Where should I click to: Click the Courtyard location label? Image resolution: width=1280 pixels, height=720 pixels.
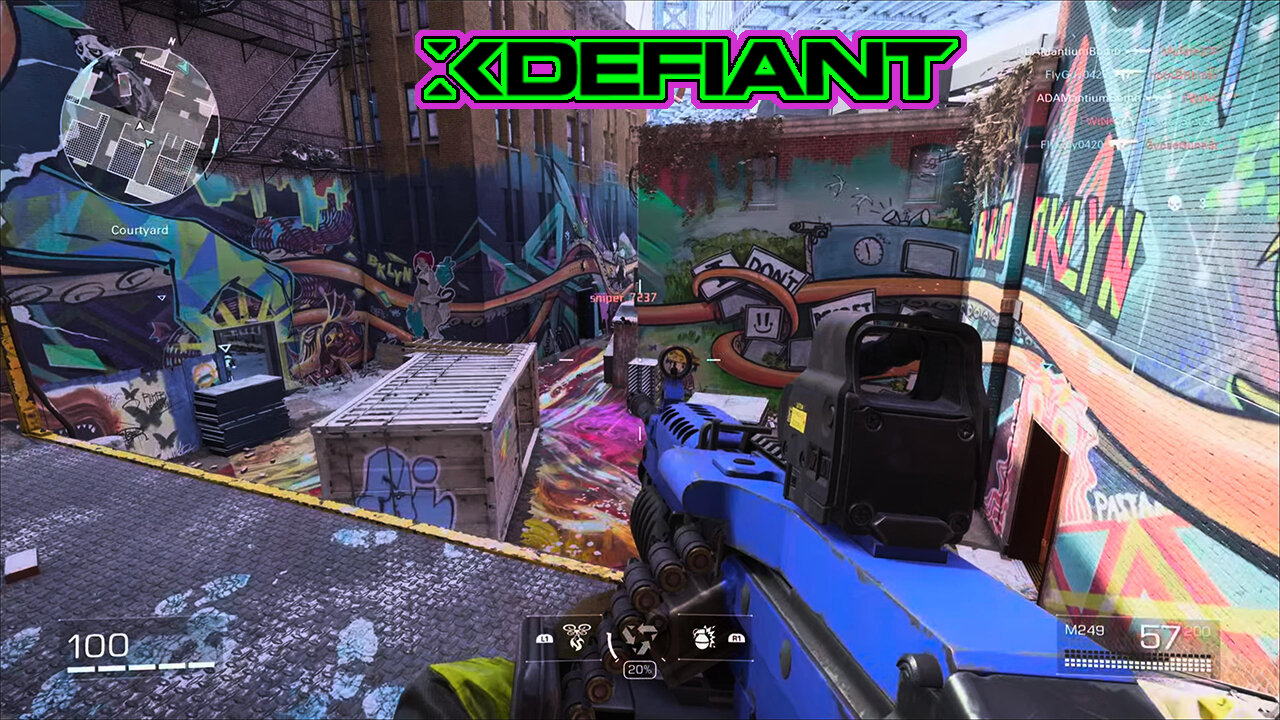(140, 228)
